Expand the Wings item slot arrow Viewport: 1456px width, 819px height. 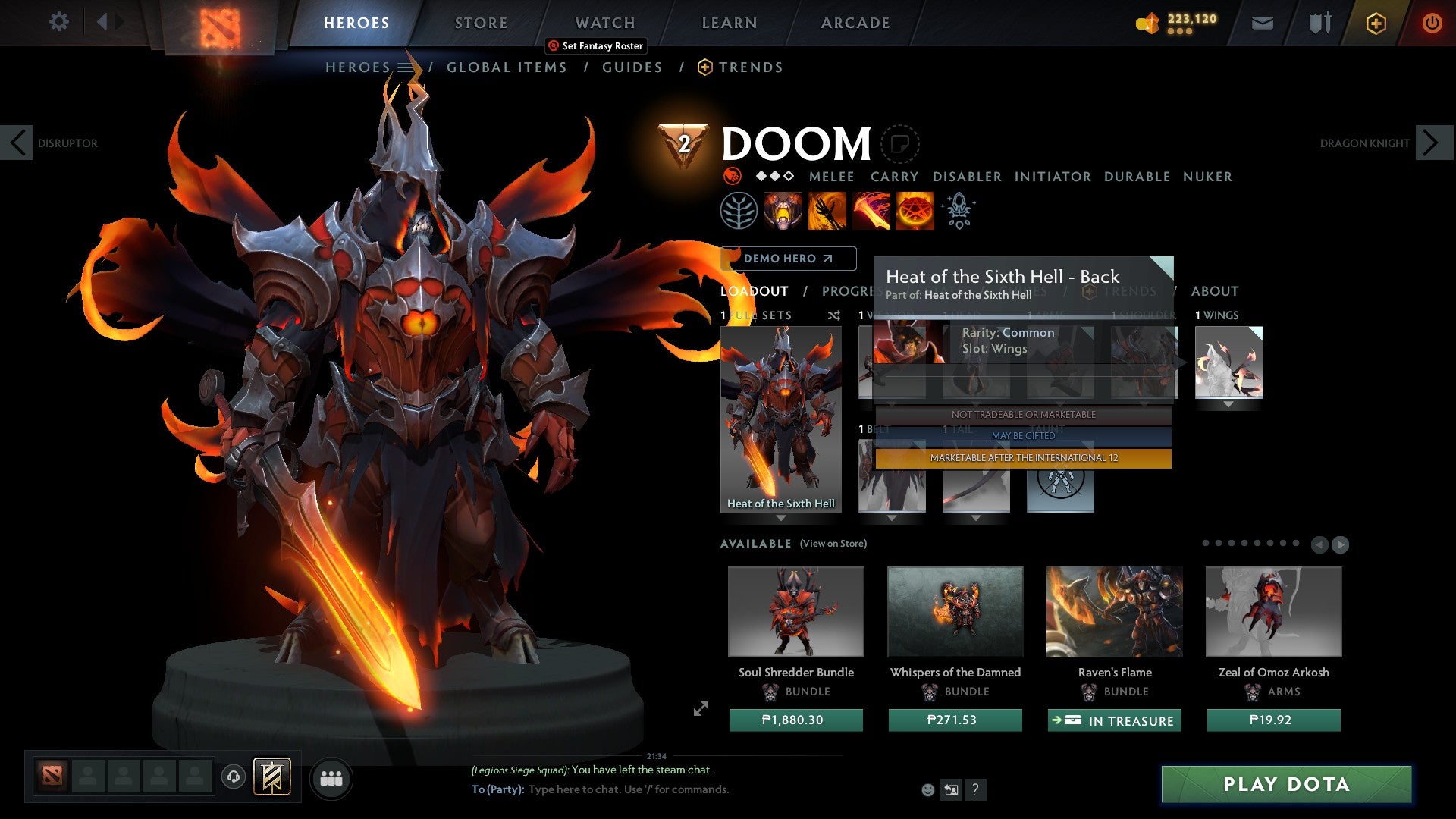tap(1228, 404)
